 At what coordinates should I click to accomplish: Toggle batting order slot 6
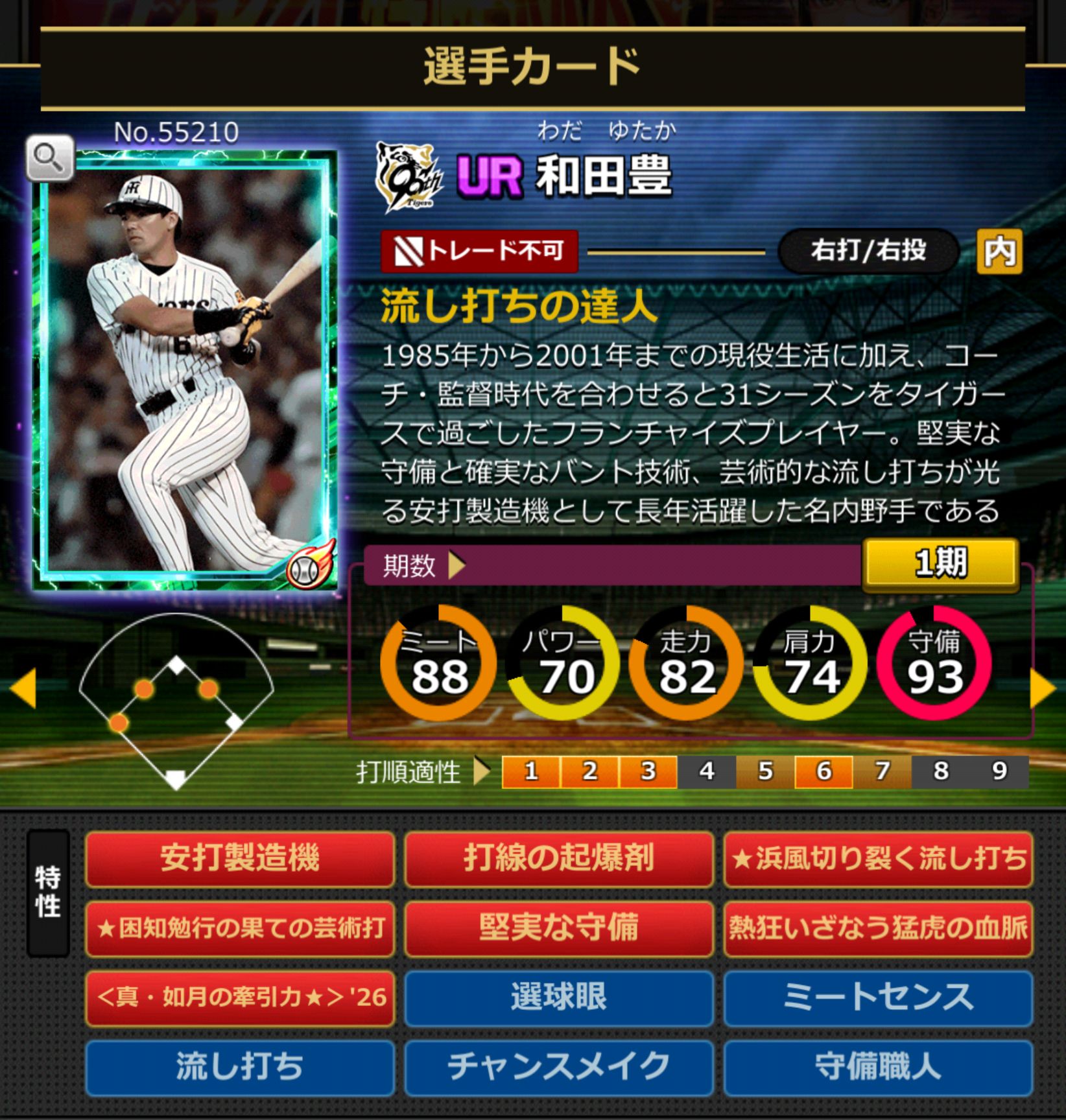point(823,771)
